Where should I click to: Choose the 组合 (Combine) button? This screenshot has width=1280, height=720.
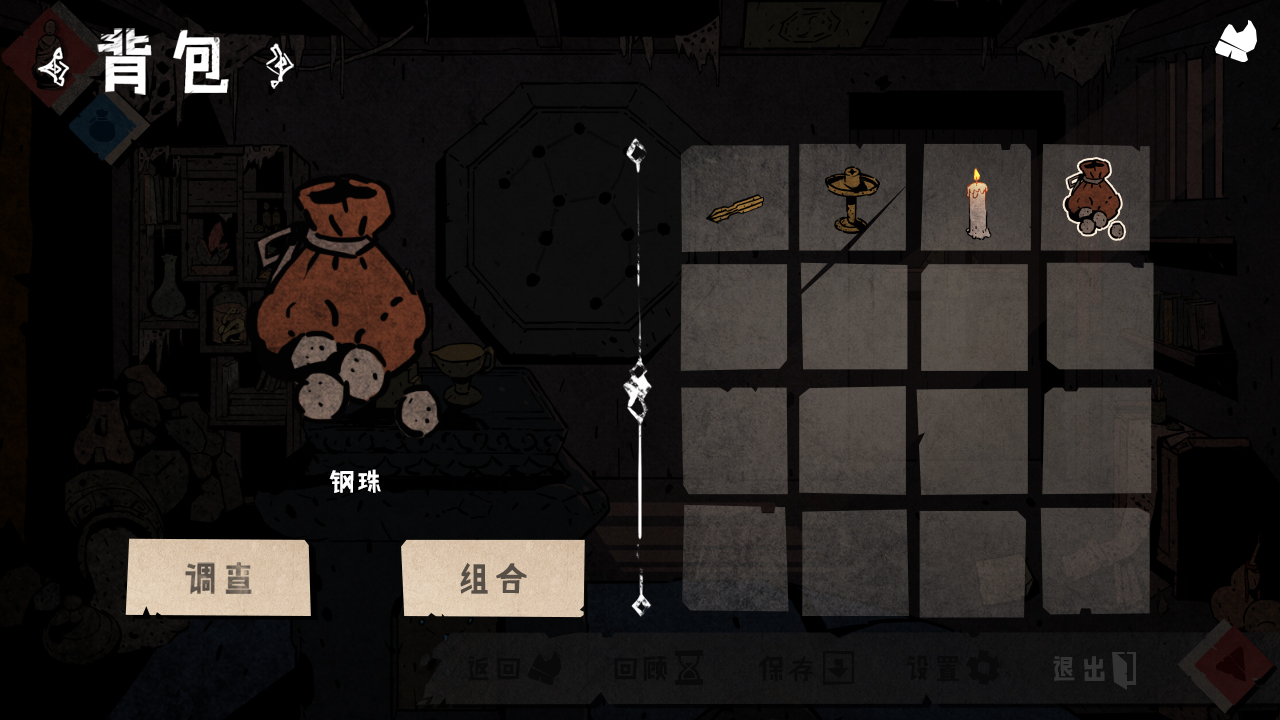point(493,578)
